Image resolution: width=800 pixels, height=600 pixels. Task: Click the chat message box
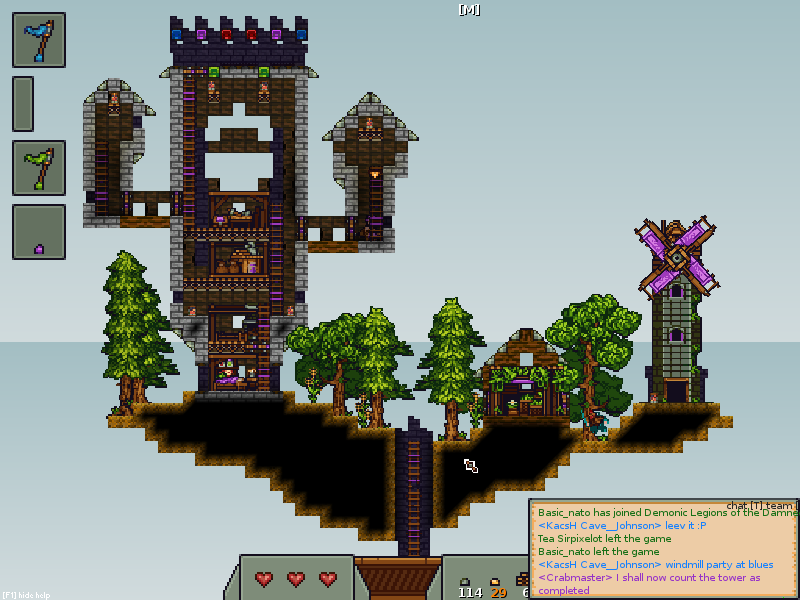click(x=663, y=549)
